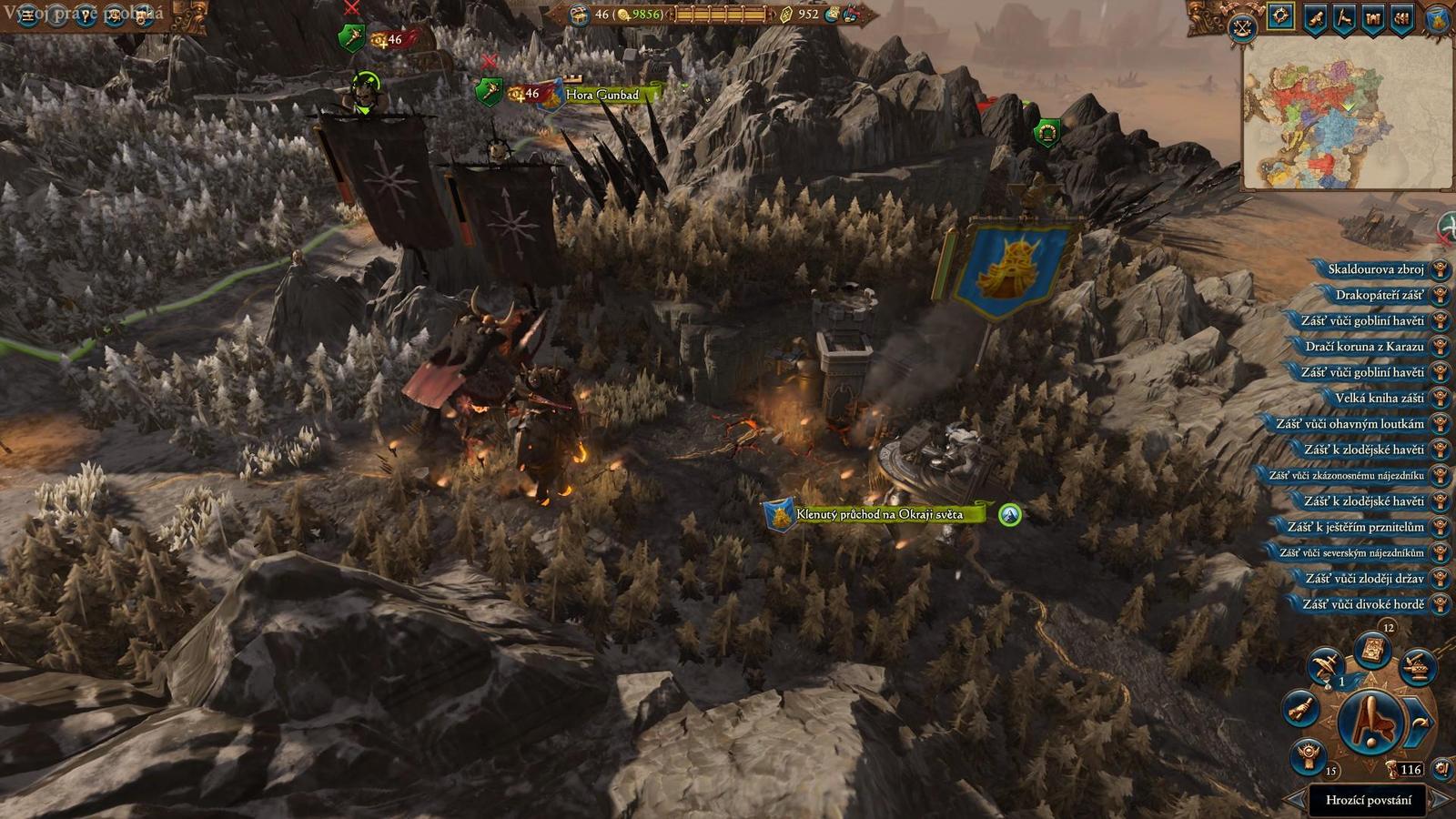This screenshot has width=1456, height=819.
Task: Open the faction crest button above the minimap
Action: tap(1439, 20)
